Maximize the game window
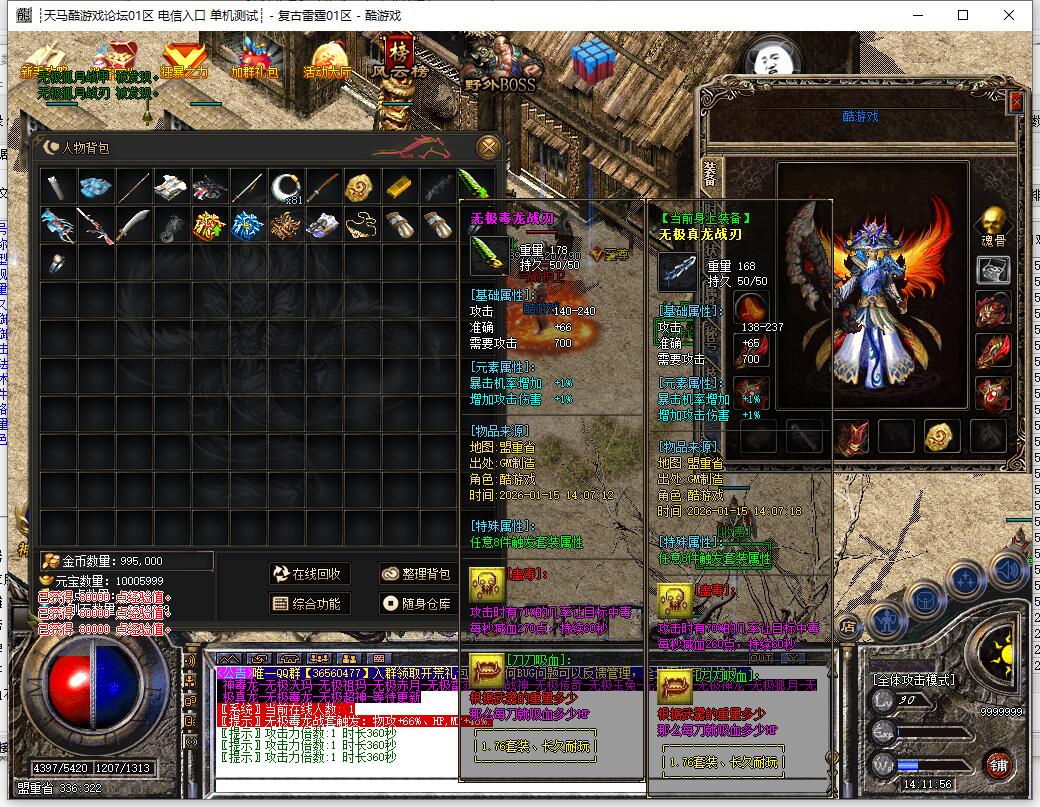The height and width of the screenshot is (807, 1040). [963, 15]
